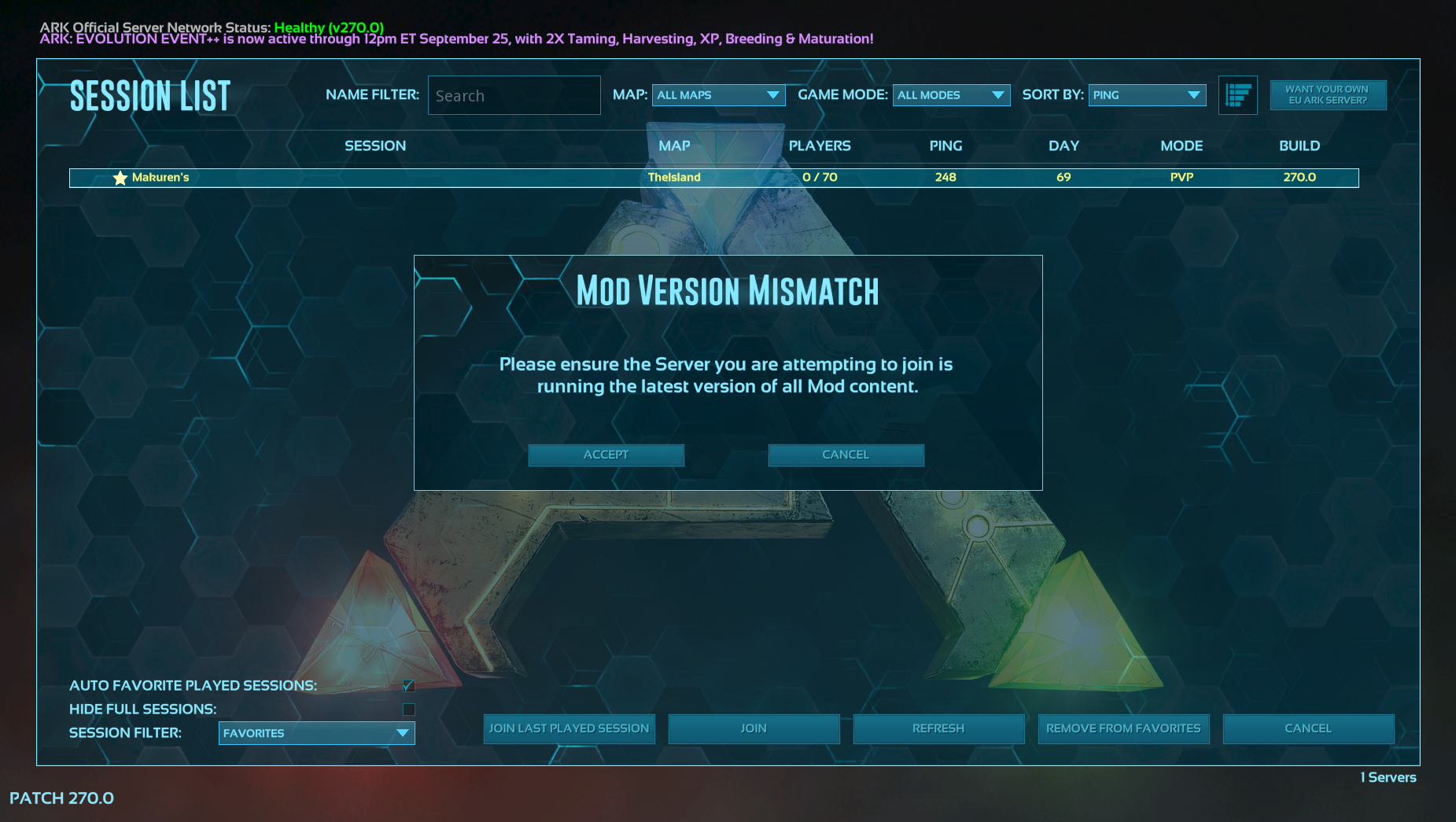Sort sessions by the Players column header
Image resolution: width=1456 pixels, height=822 pixels.
point(820,146)
